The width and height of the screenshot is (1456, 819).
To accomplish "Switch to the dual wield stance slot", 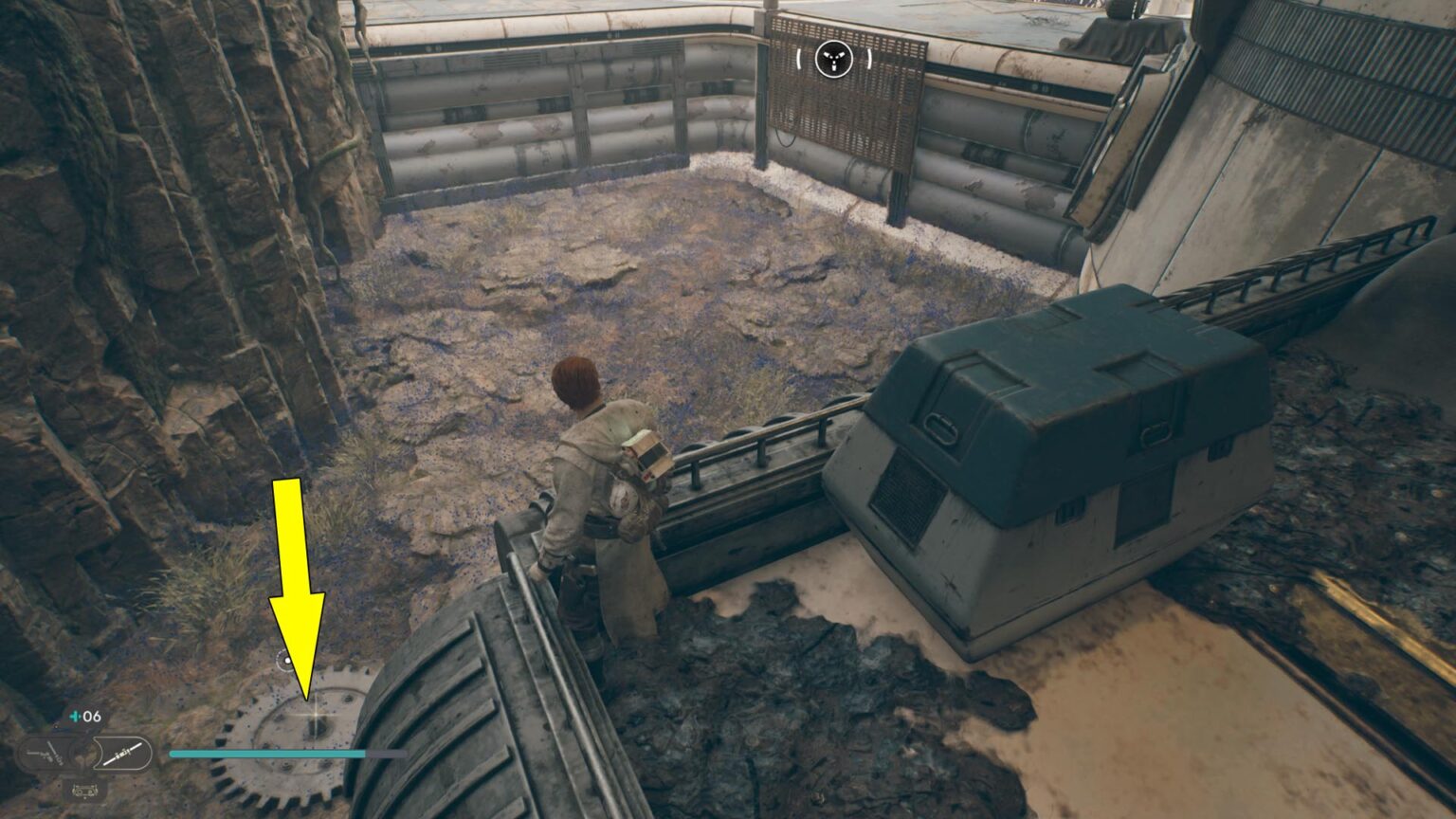I will click(x=44, y=755).
